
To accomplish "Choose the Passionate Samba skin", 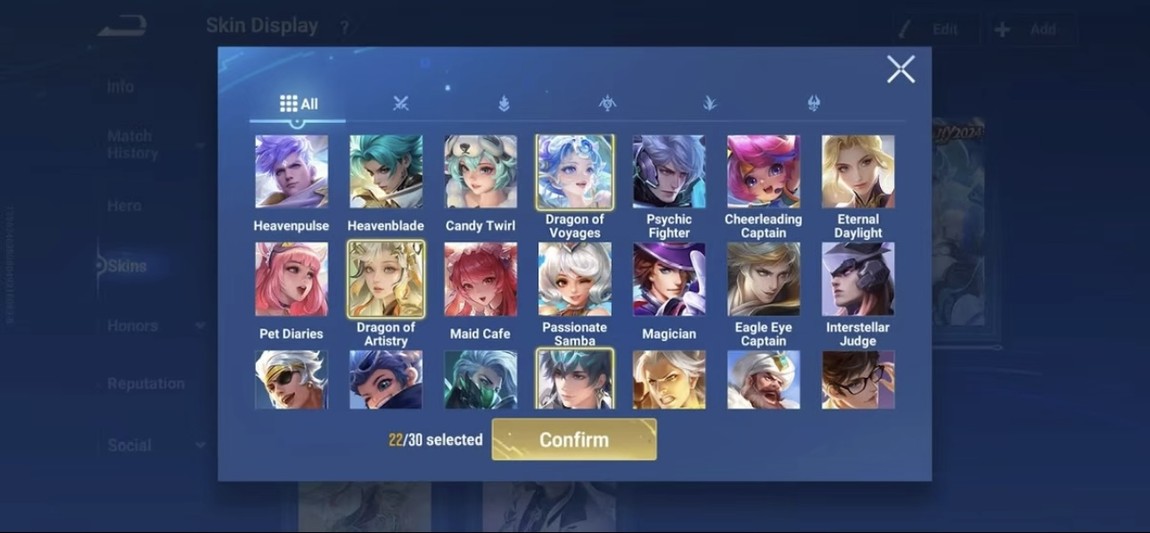I will [x=575, y=279].
